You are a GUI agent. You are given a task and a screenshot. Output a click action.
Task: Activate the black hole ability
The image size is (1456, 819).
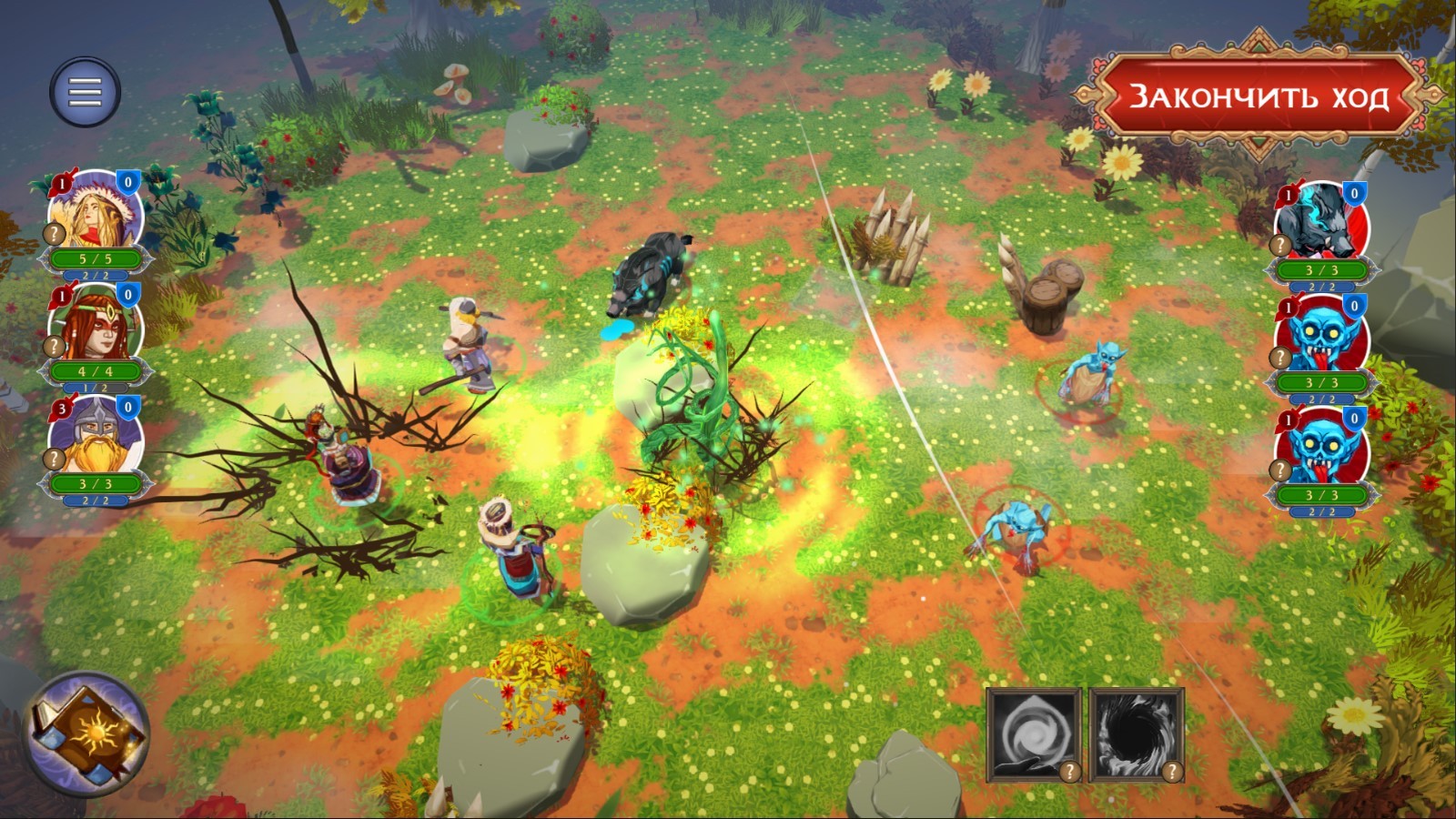pos(1135,733)
